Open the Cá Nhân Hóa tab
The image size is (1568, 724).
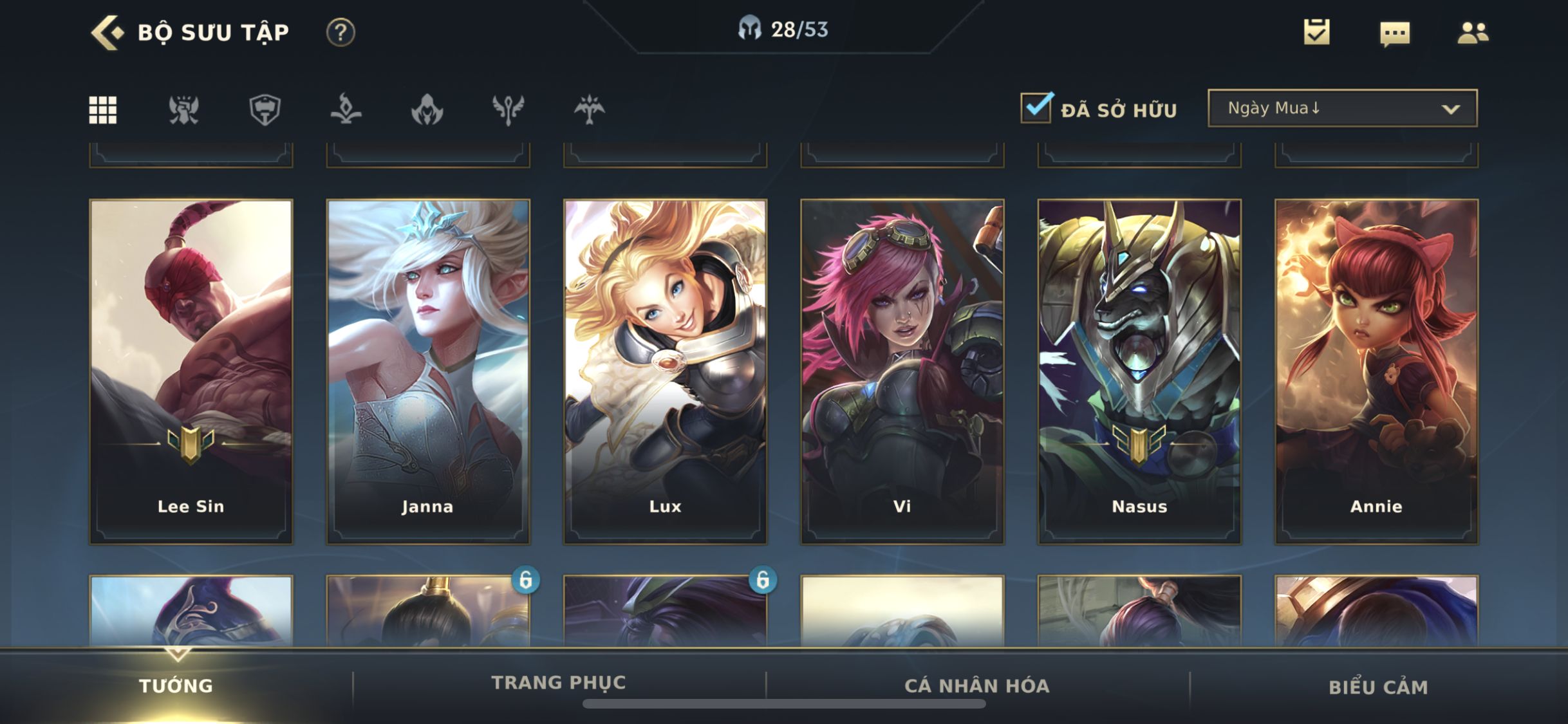point(977,685)
